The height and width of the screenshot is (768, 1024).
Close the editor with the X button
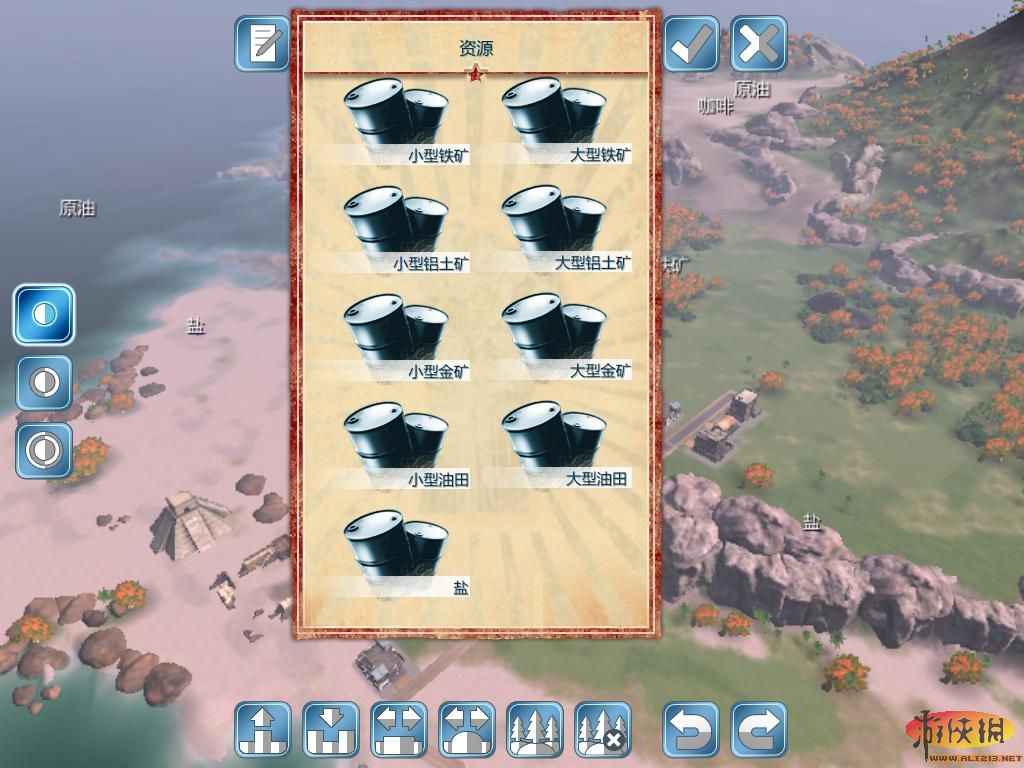click(x=759, y=44)
